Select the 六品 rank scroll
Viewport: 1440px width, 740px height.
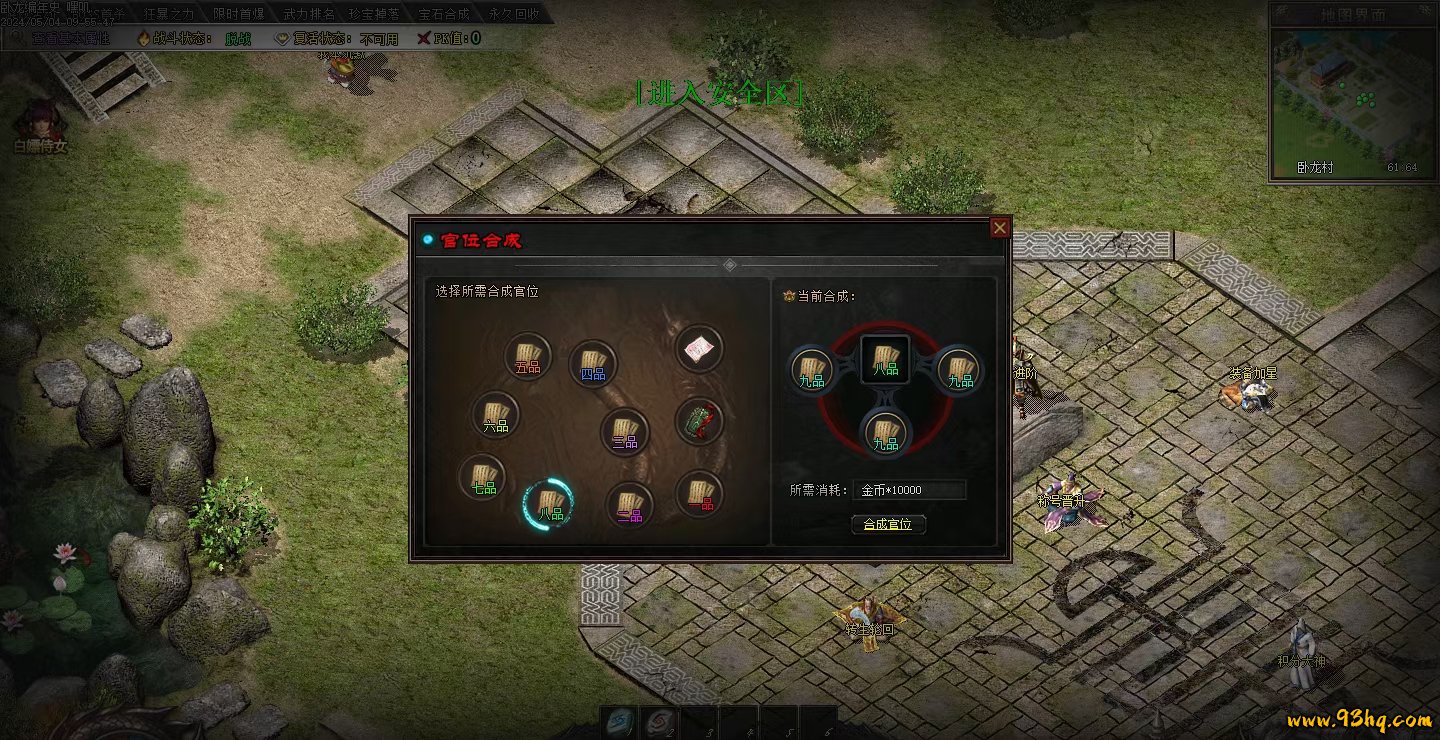pos(496,415)
